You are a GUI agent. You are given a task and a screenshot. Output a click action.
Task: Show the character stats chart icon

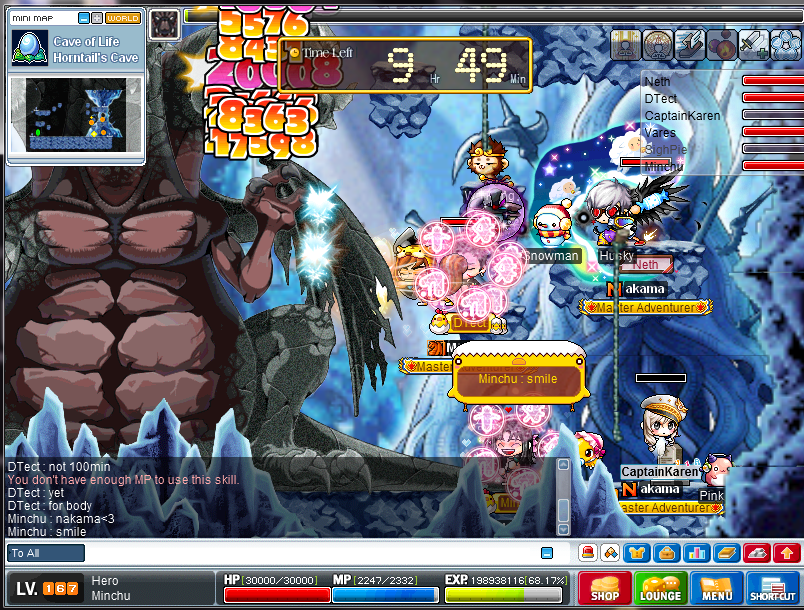click(x=696, y=552)
